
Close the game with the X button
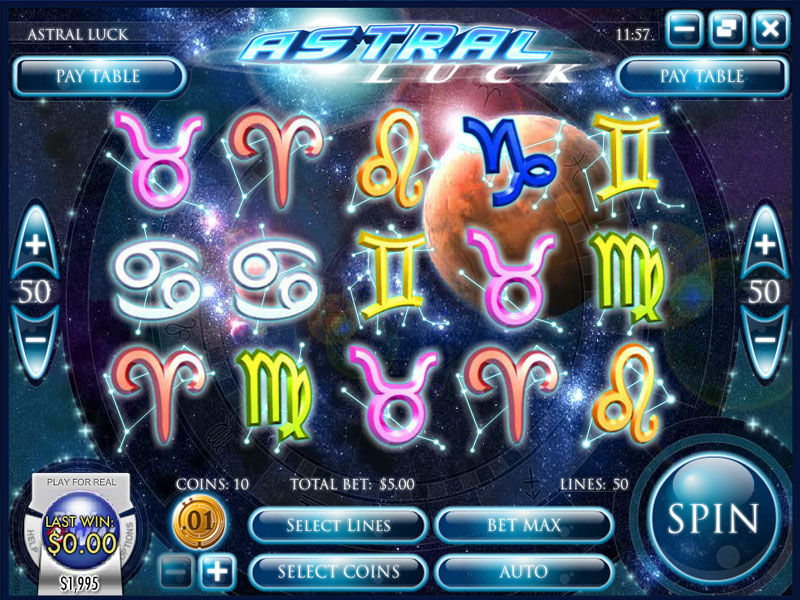coord(769,29)
